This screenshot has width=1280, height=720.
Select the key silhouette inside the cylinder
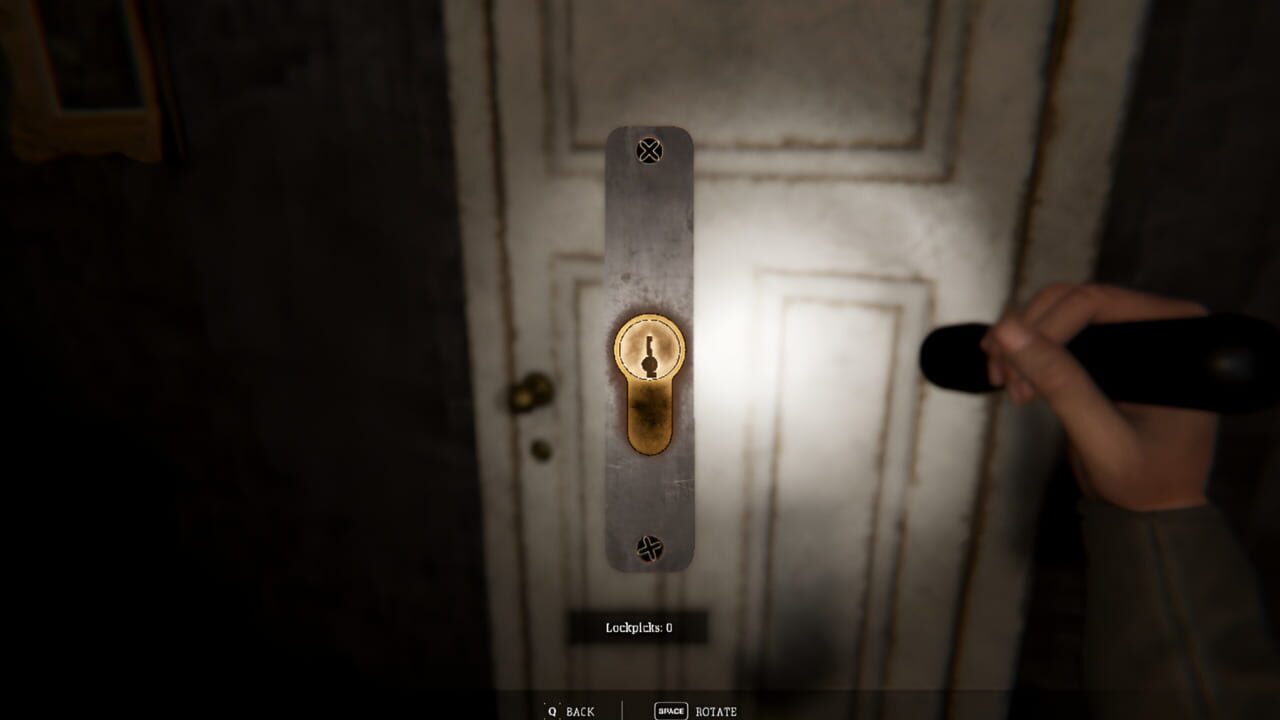click(648, 355)
